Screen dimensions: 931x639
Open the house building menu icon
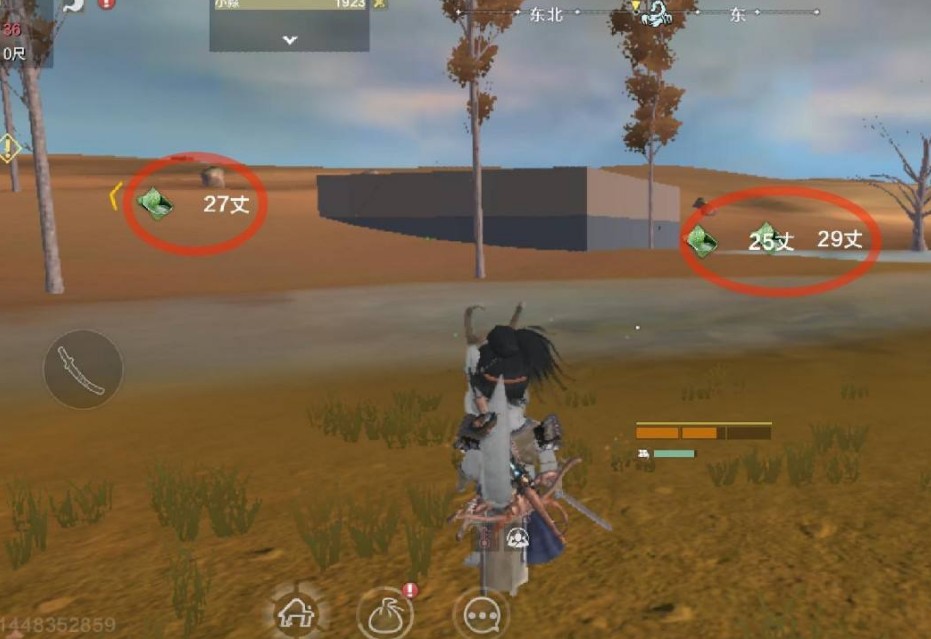pyautogui.click(x=296, y=611)
